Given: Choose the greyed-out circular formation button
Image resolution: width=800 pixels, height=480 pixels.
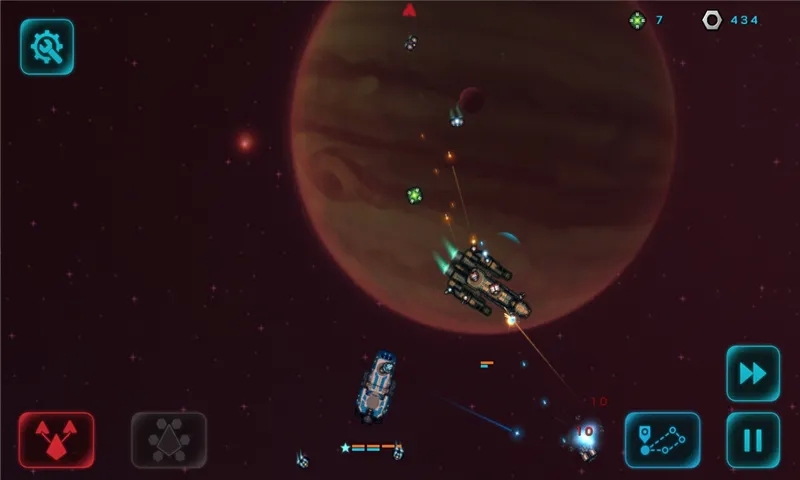Looking at the screenshot, I should click(x=169, y=440).
